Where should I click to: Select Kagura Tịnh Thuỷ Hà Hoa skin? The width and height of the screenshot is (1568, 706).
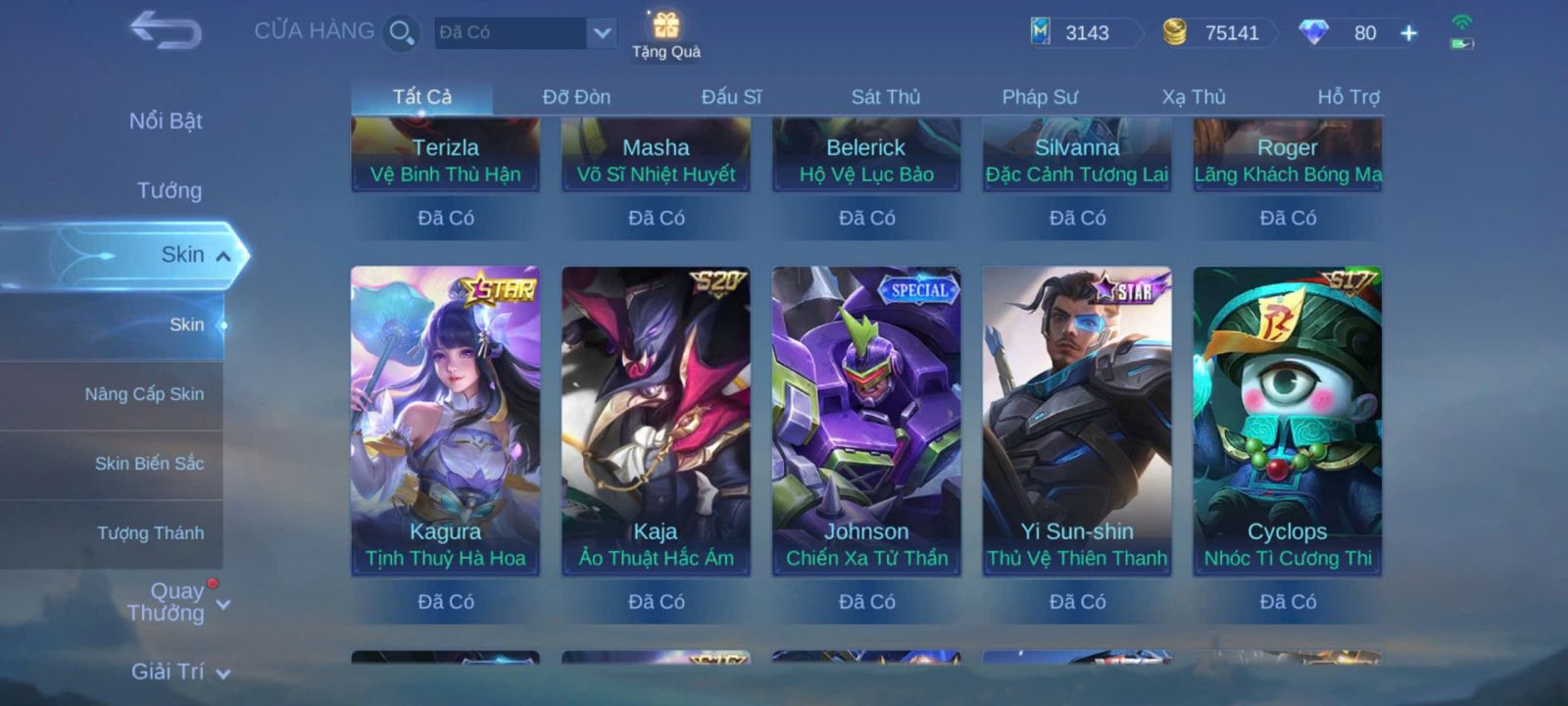(445, 422)
